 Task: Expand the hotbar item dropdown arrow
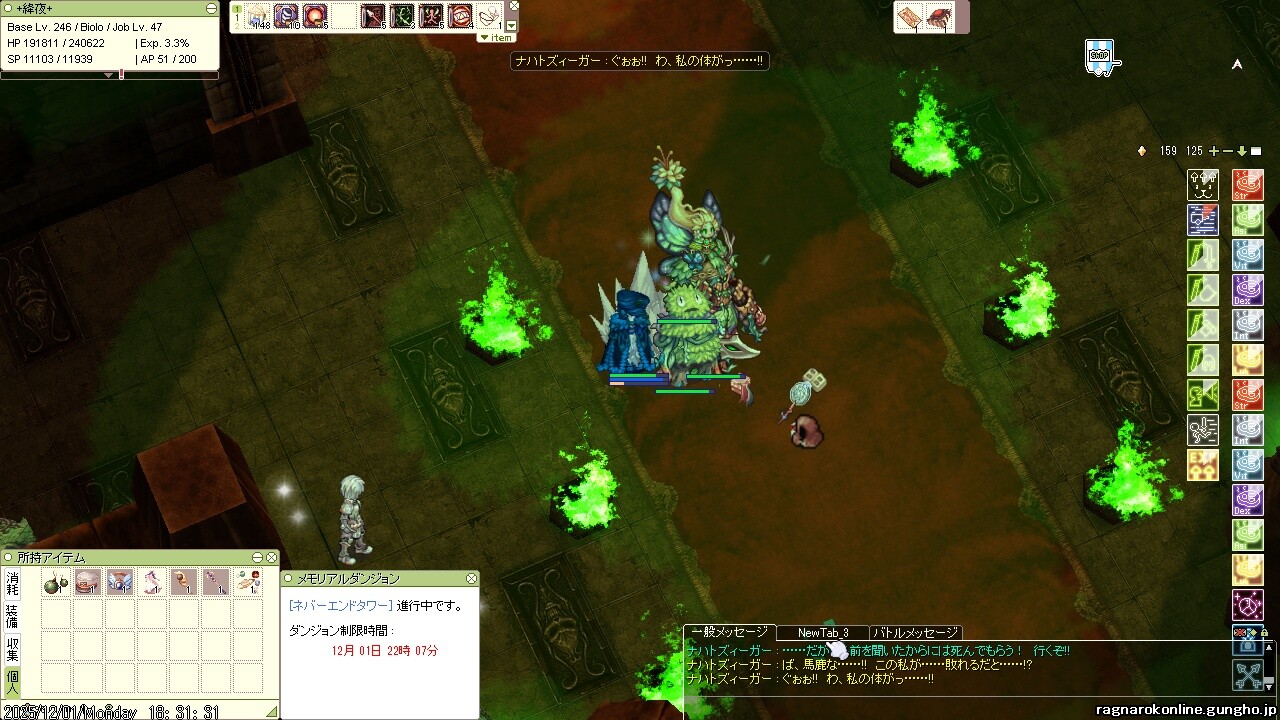(x=512, y=26)
